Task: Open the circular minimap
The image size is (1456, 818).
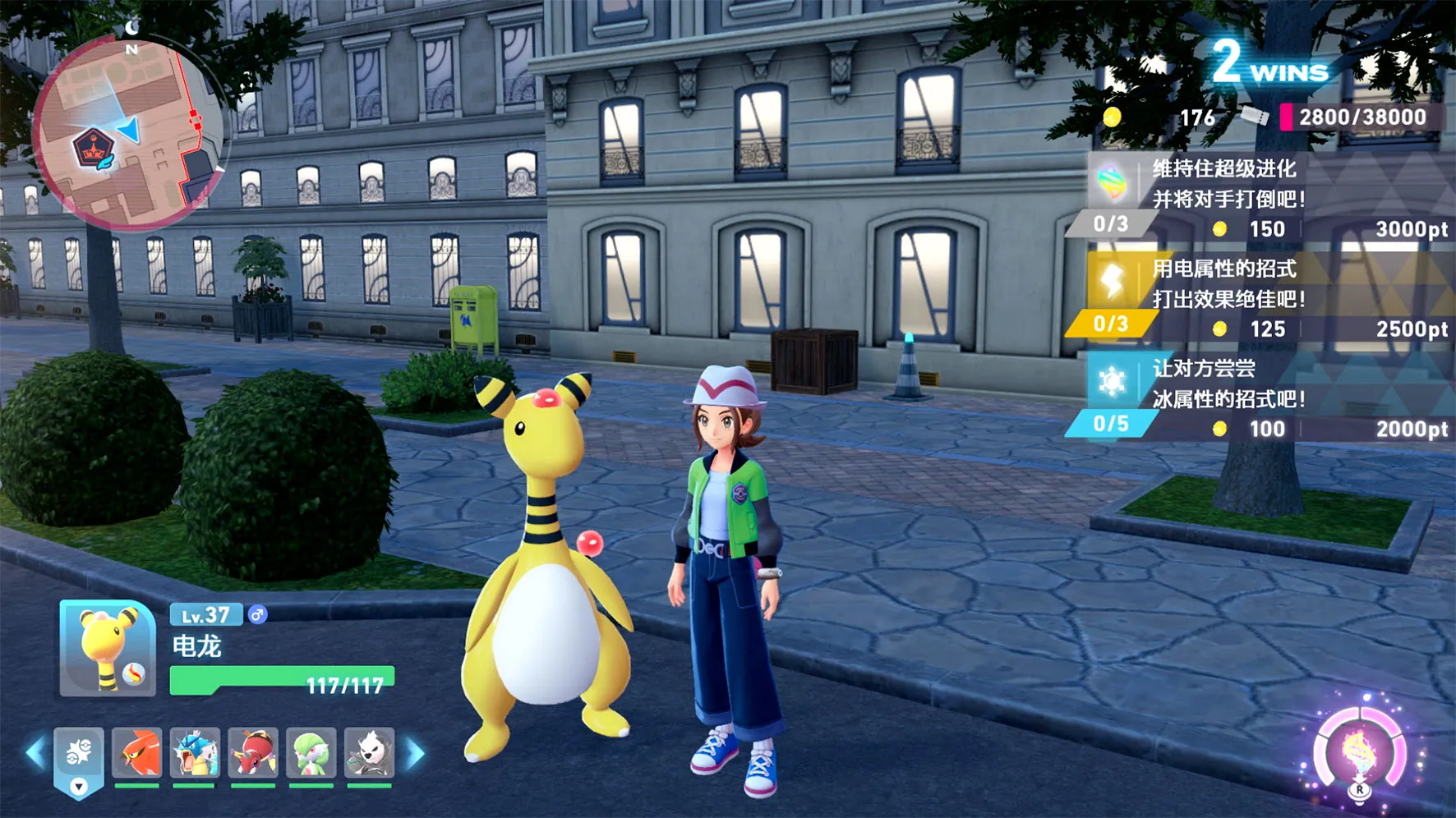Action: tap(129, 134)
